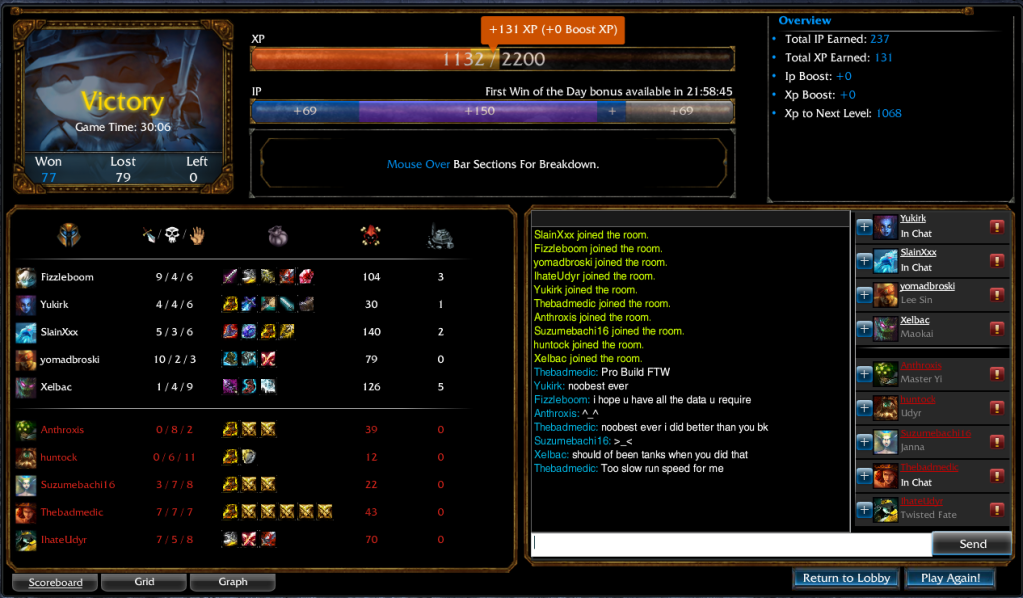This screenshot has height=598, width=1023.
Task: Add SlainXxx with the plus button
Action: pyautogui.click(x=864, y=261)
